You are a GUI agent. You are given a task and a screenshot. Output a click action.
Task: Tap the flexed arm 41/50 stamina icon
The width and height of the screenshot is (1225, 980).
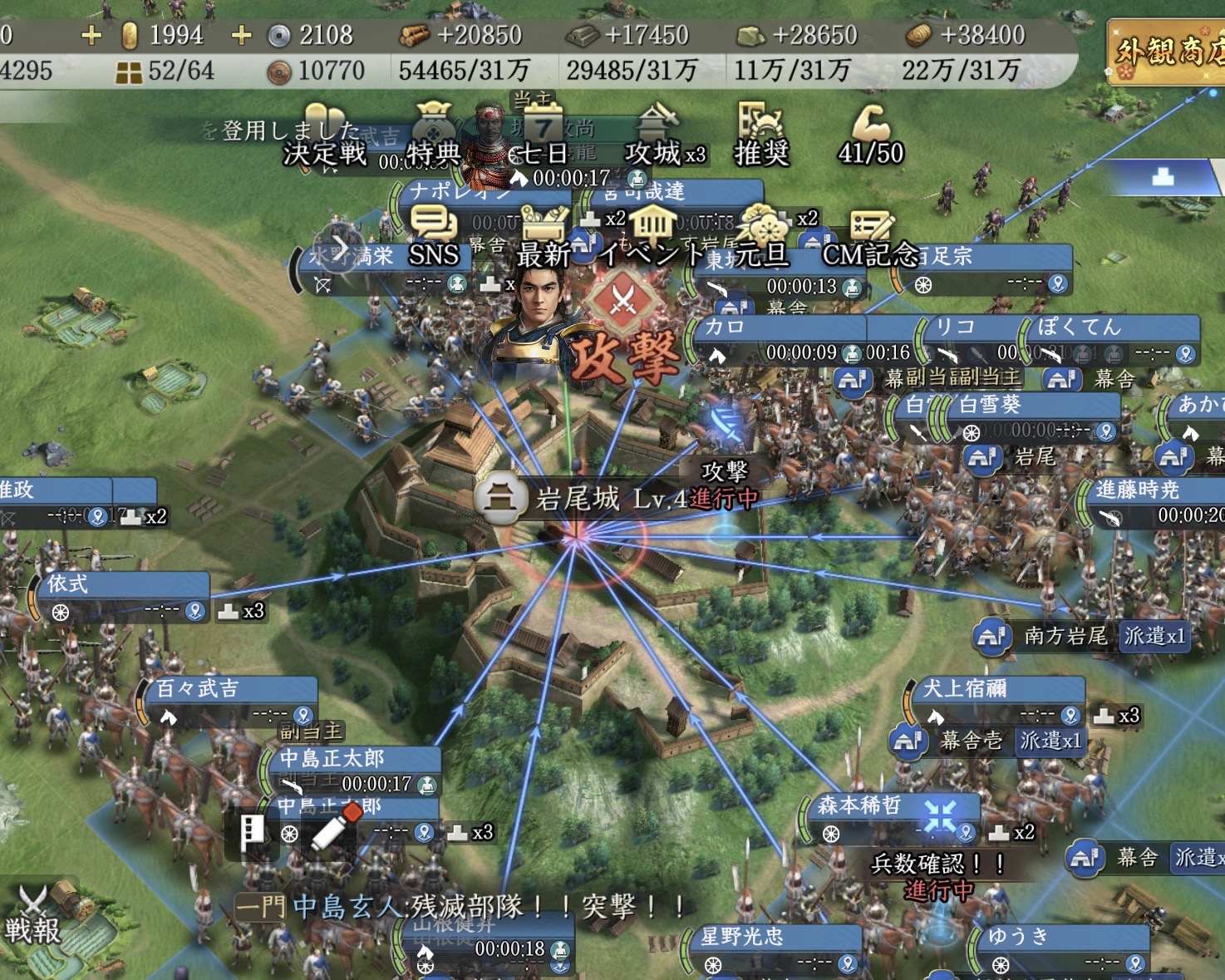(x=869, y=135)
